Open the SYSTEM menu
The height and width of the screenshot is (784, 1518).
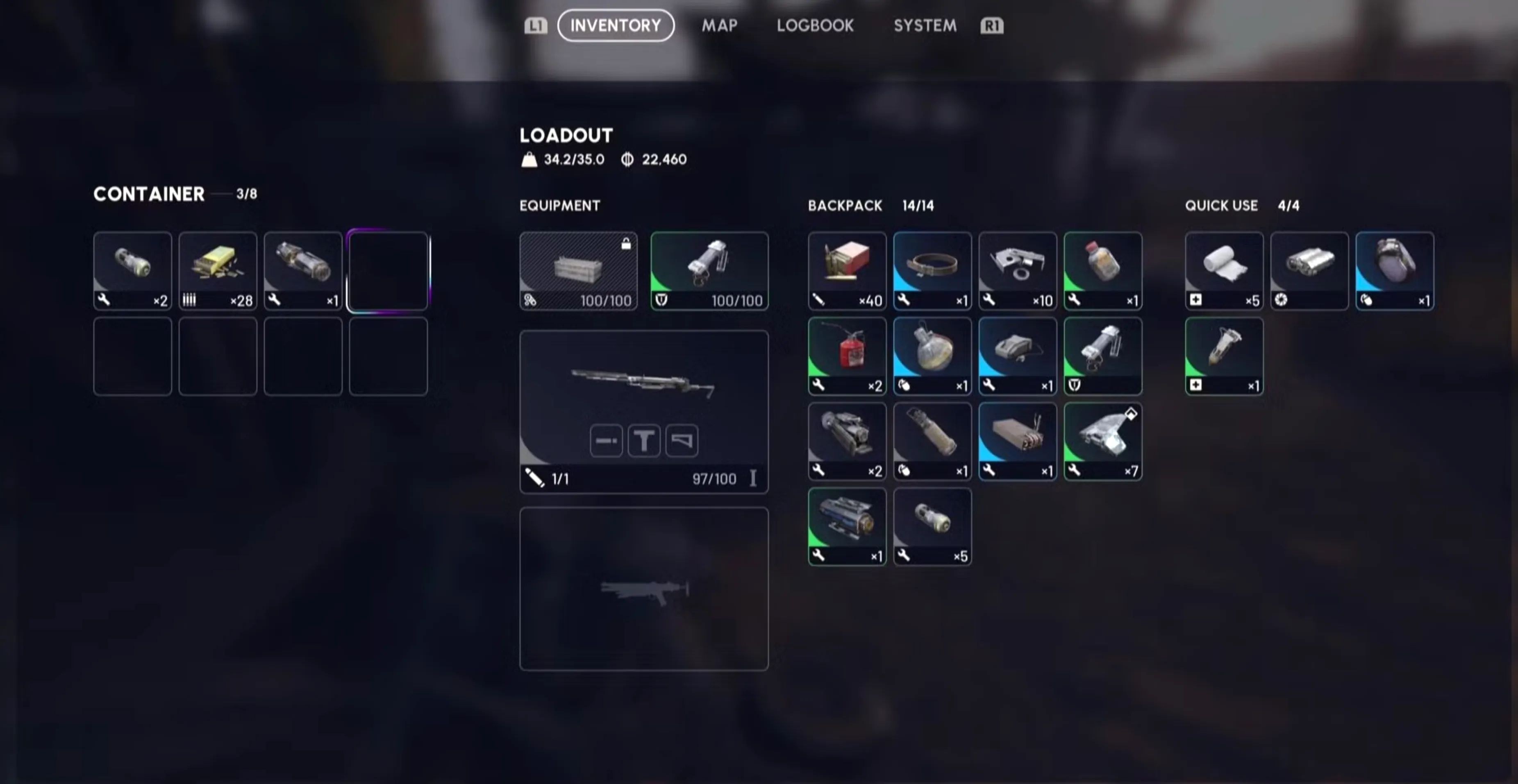[x=924, y=25]
